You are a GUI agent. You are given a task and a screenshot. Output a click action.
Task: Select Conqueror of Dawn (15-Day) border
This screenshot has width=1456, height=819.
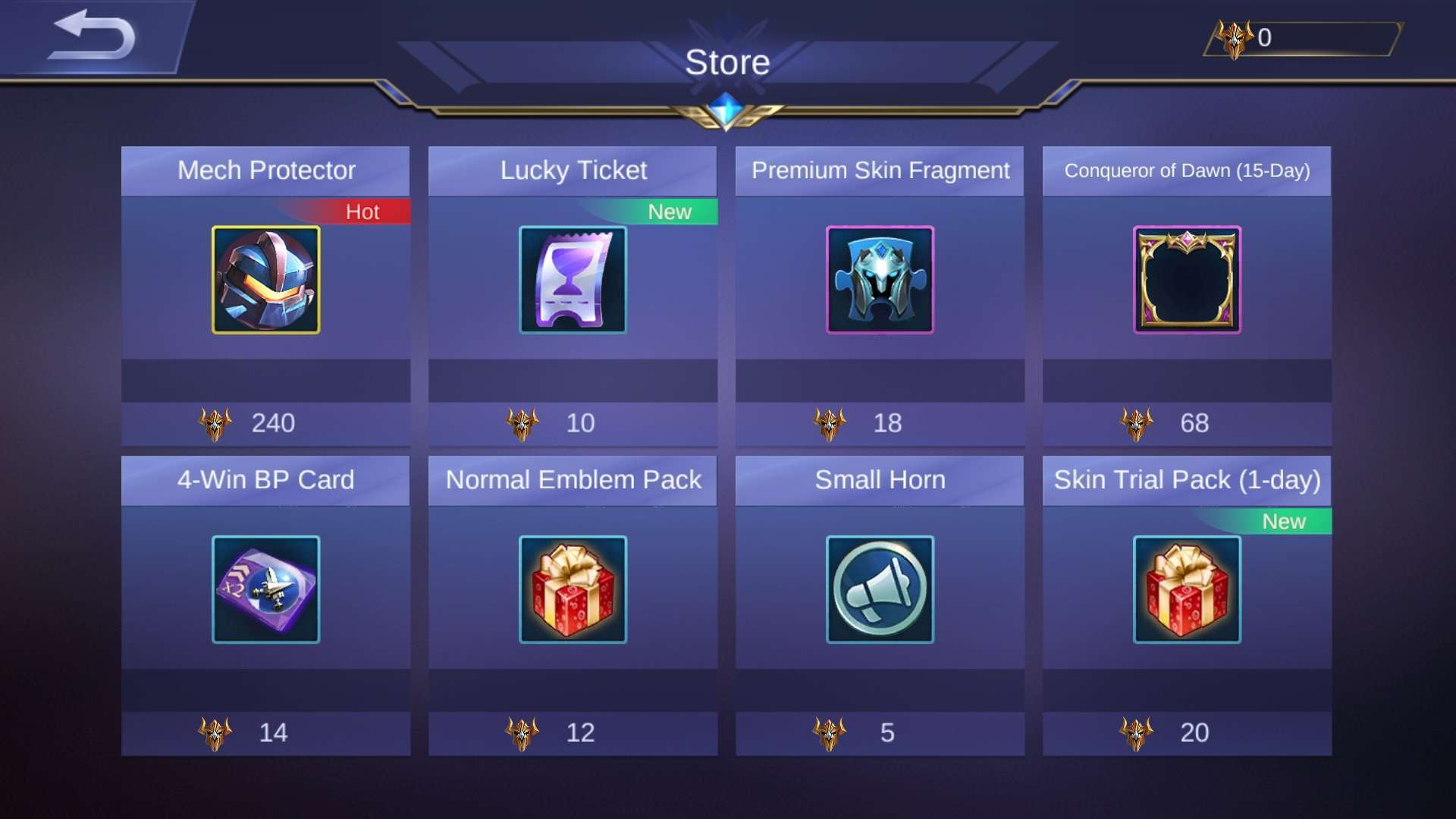(1187, 280)
